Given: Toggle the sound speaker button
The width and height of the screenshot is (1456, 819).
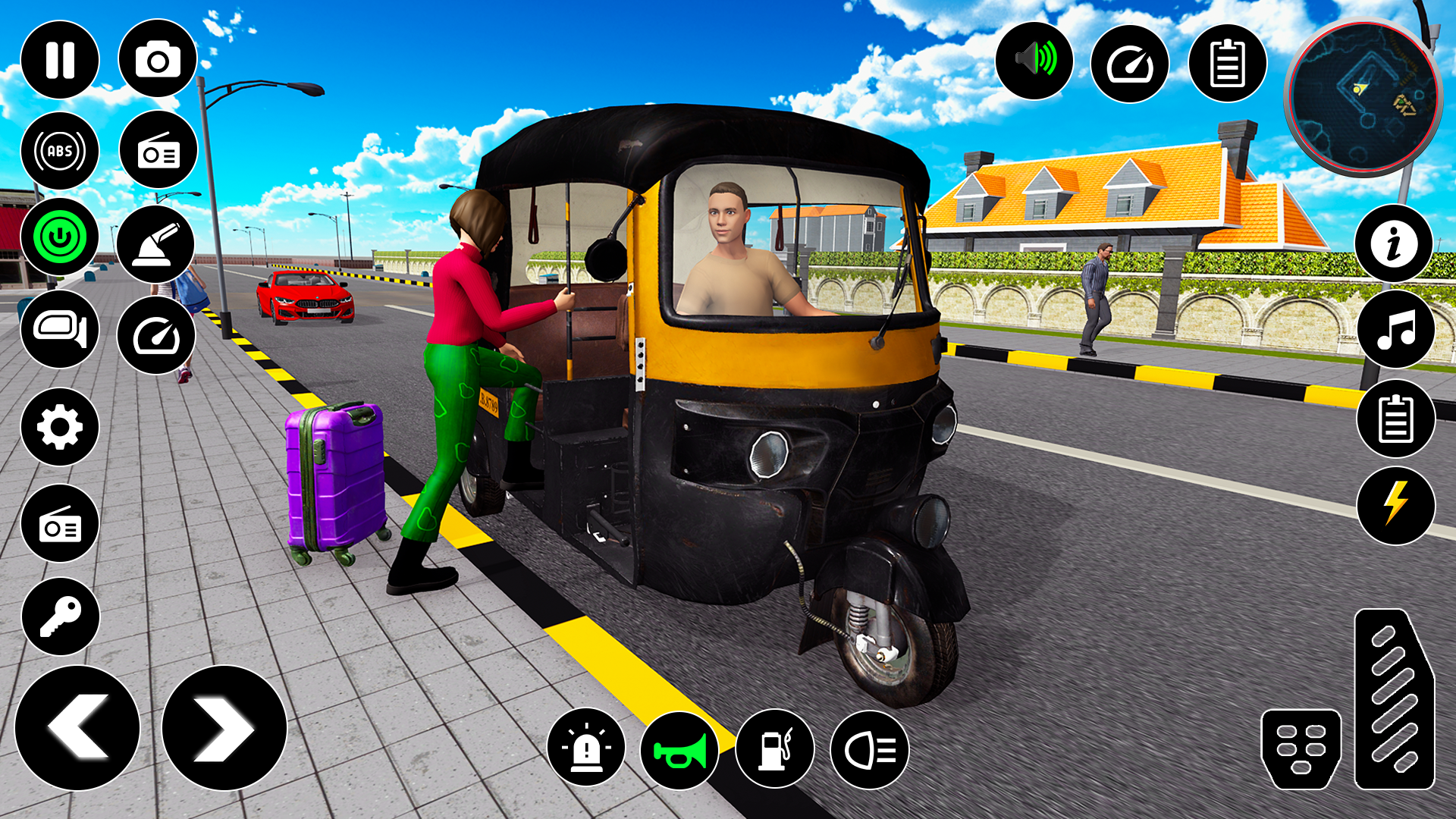Looking at the screenshot, I should (x=1034, y=60).
